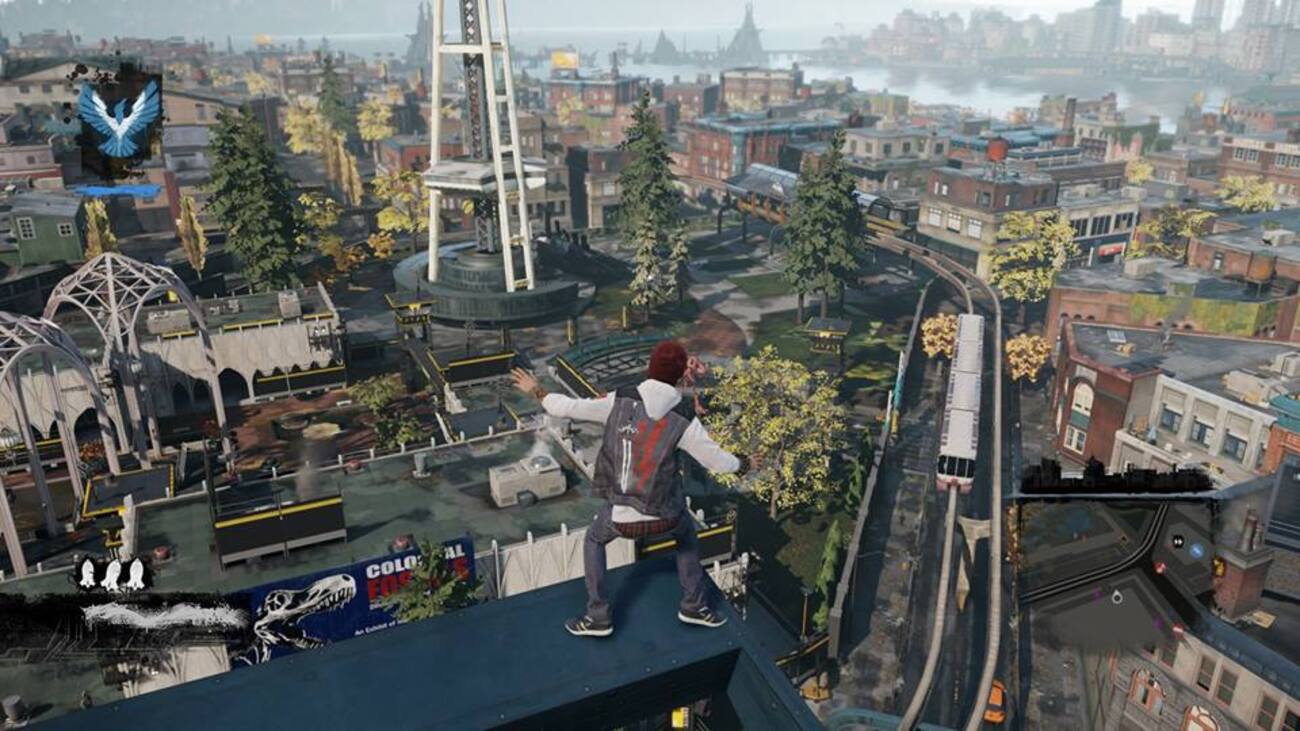Click the blue eagle karma emblem

[119, 117]
